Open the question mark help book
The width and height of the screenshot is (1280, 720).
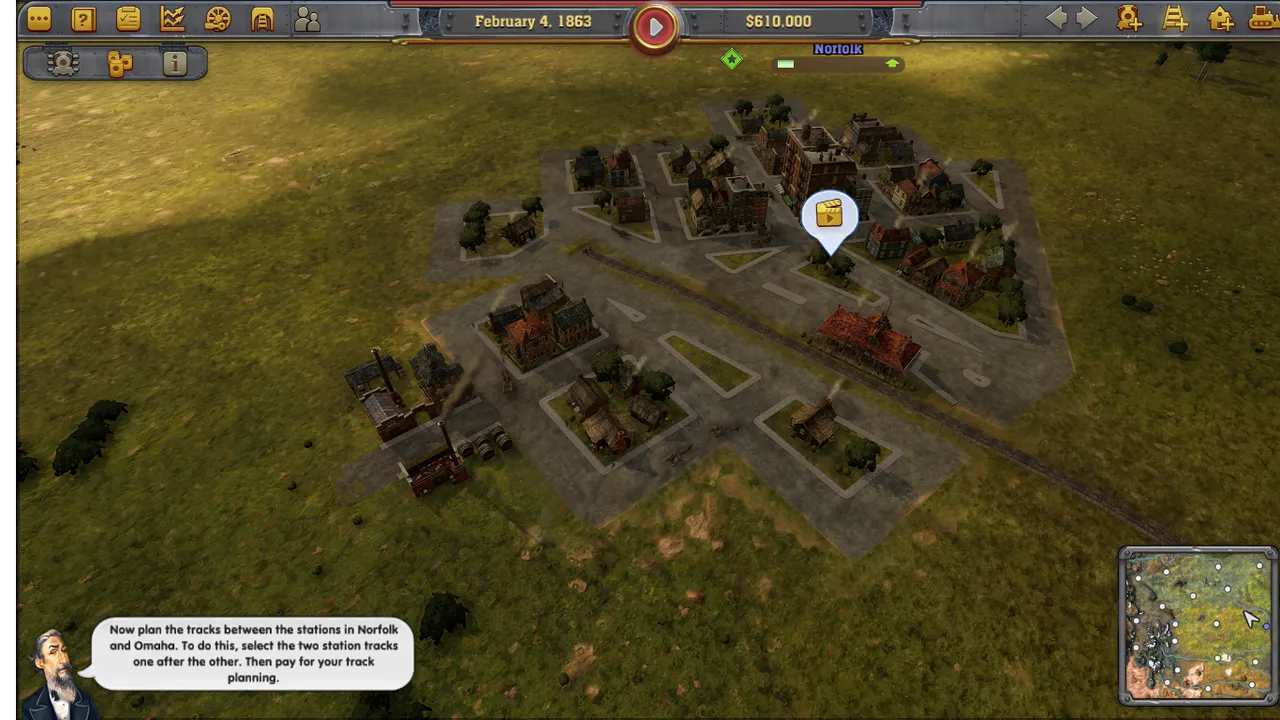tap(84, 19)
